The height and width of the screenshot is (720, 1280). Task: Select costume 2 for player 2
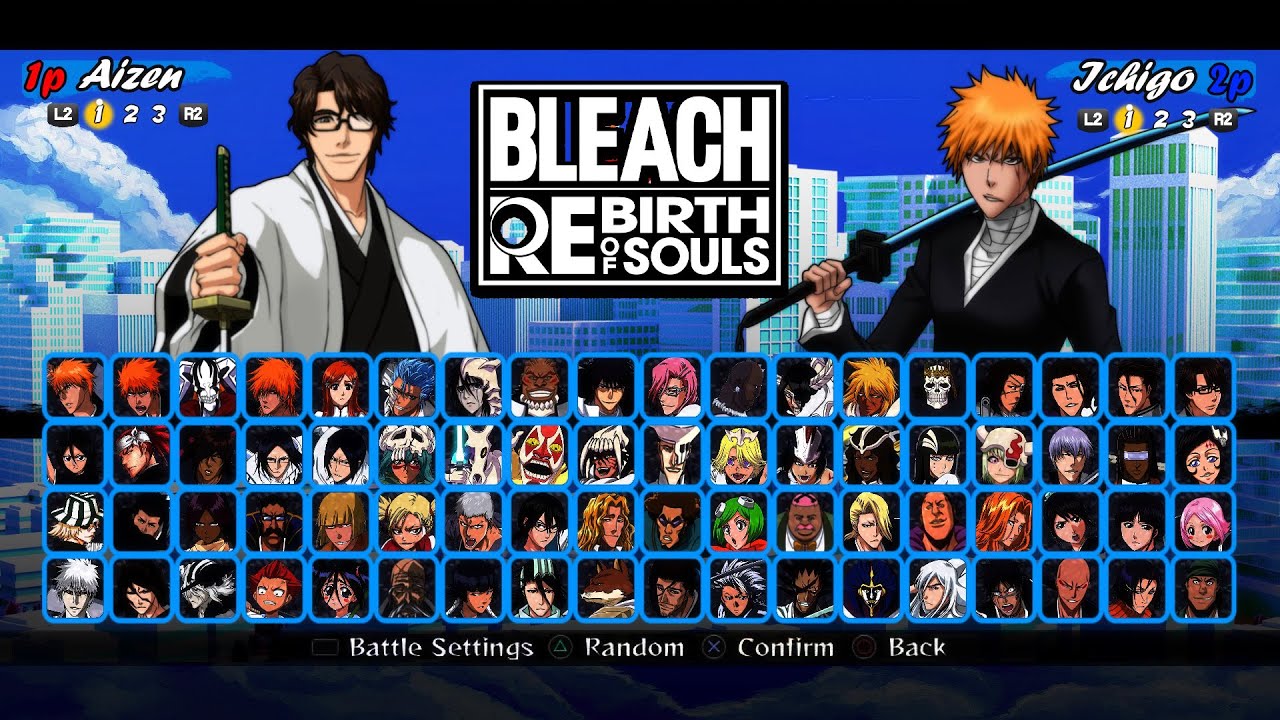(1161, 119)
